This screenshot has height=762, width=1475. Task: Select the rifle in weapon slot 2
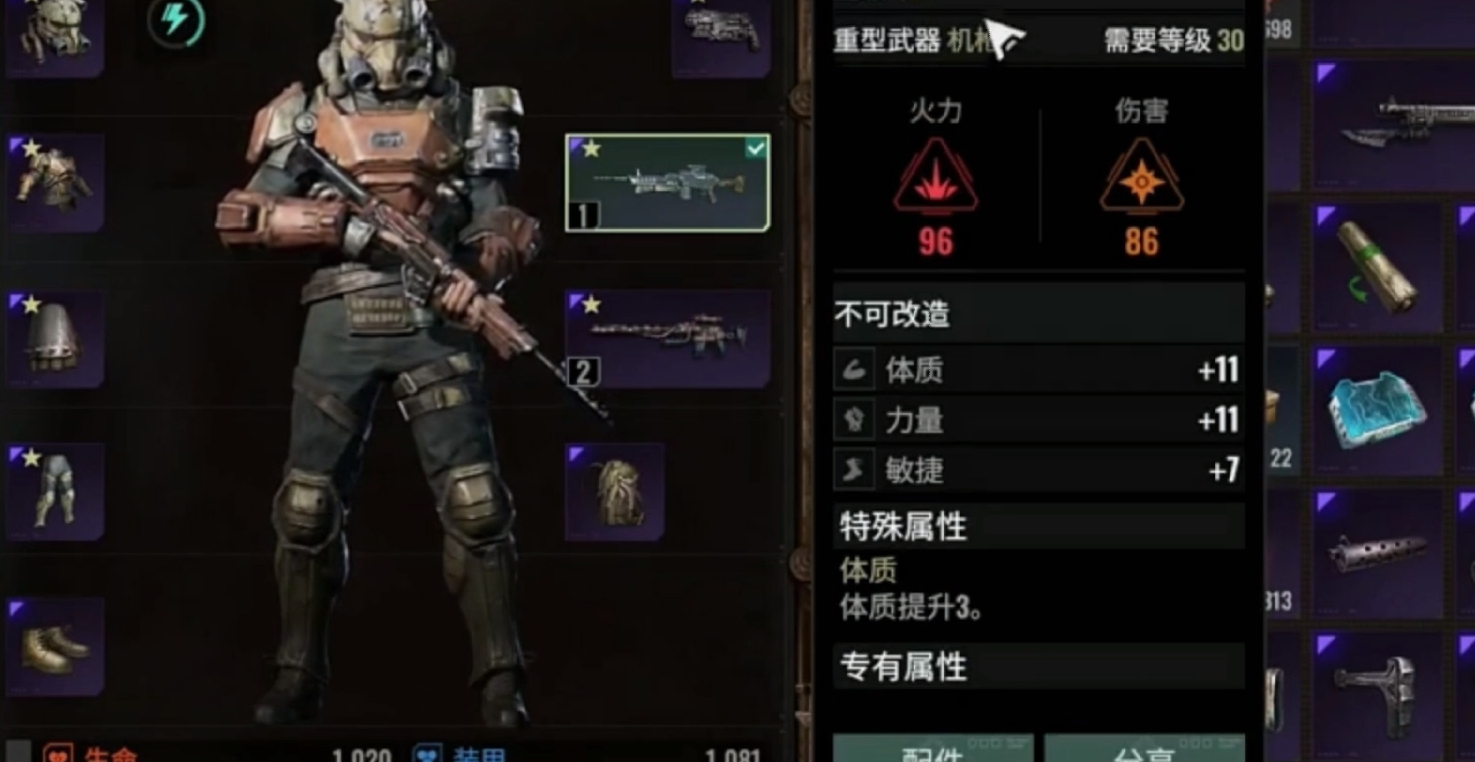(x=667, y=338)
